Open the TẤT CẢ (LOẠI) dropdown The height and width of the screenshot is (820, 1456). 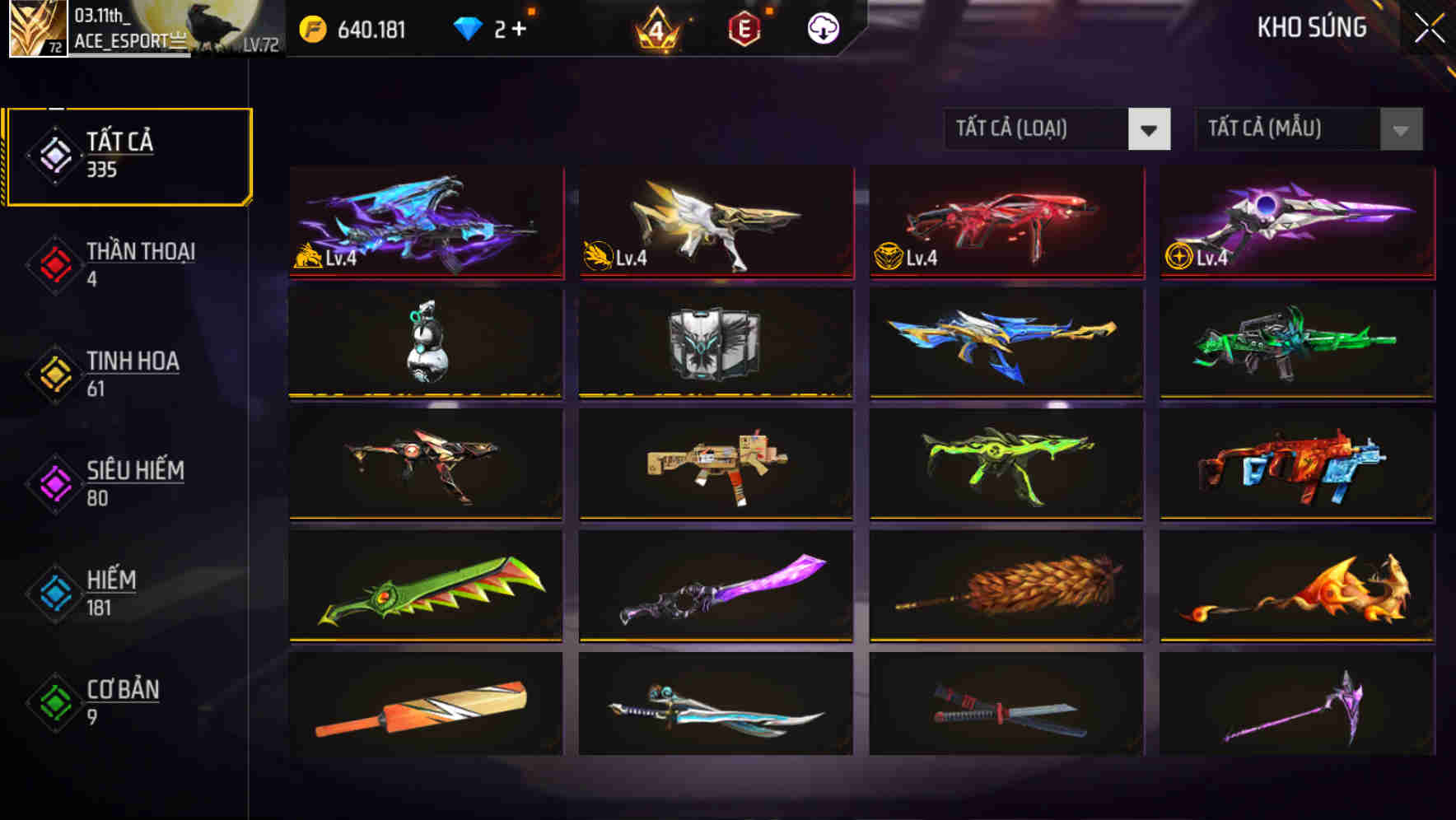coord(1057,129)
